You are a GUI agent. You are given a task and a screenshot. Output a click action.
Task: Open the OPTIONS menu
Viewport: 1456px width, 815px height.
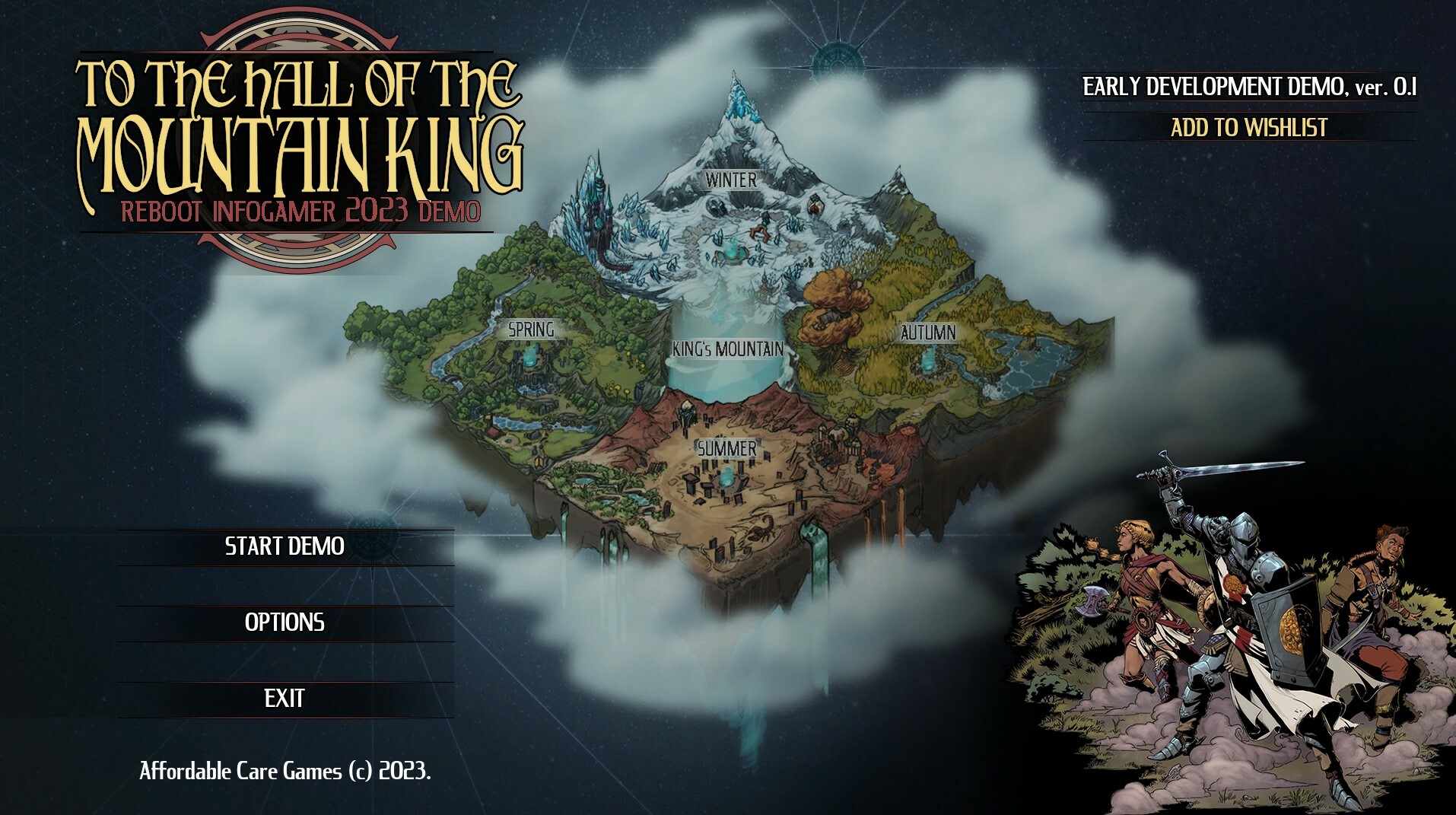coord(284,622)
